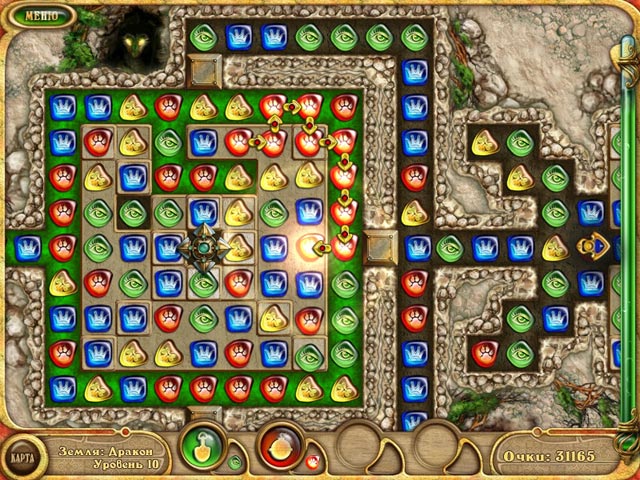Open the Меню button
640x480 pixels.
[x=40, y=16]
